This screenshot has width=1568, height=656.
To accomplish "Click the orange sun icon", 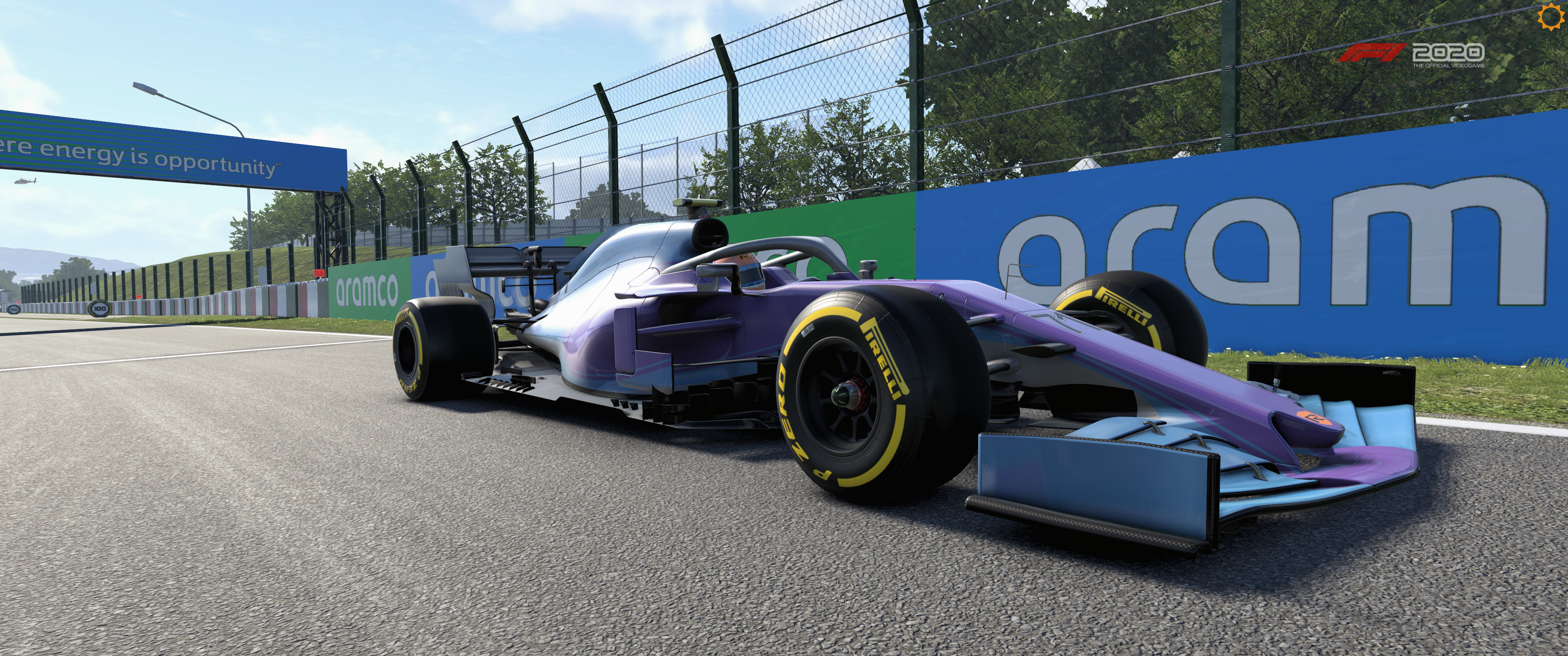I will pyautogui.click(x=1557, y=16).
